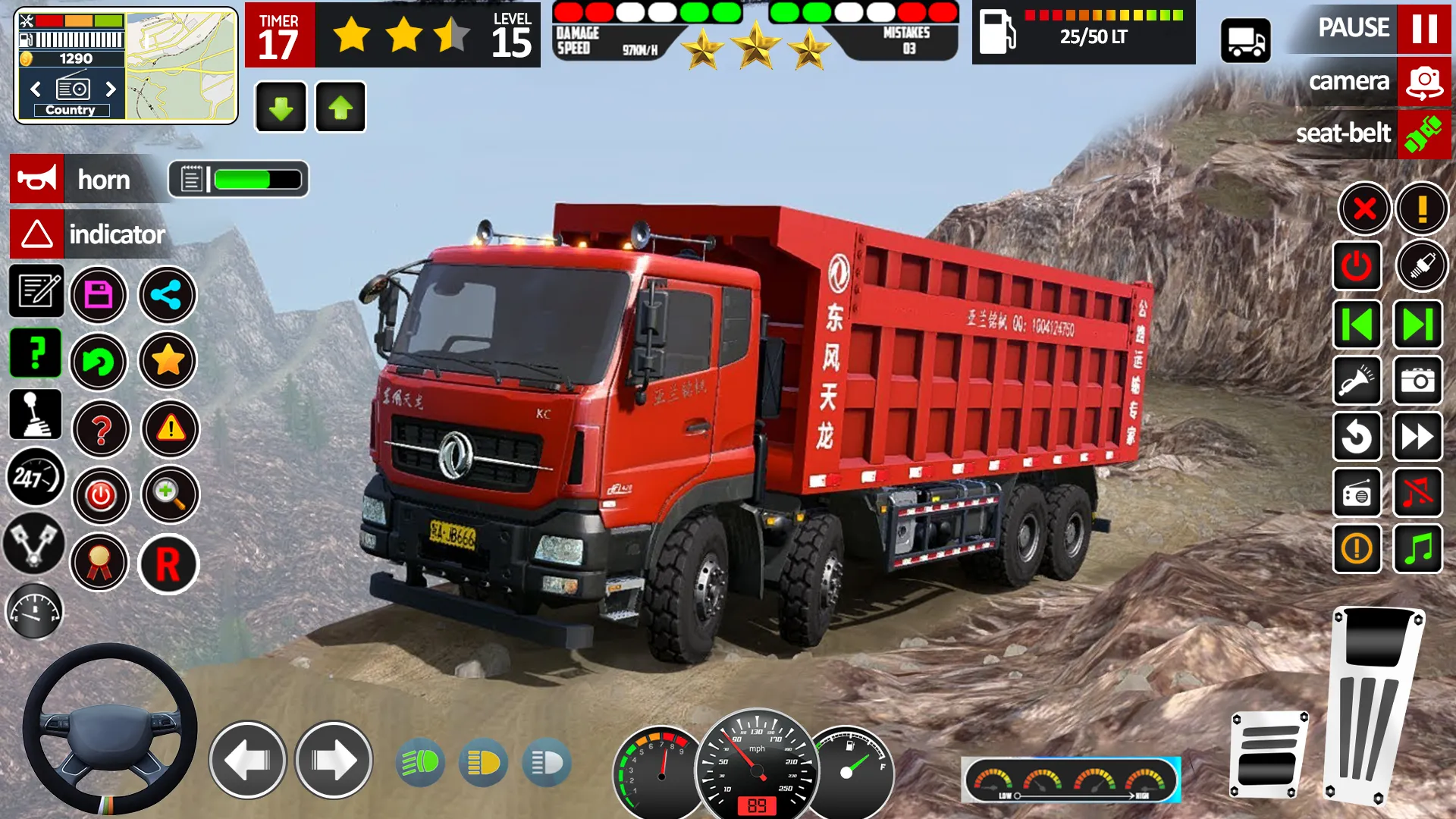Click the save icon on left panel
Viewport: 1456px width, 819px height.
tap(100, 293)
